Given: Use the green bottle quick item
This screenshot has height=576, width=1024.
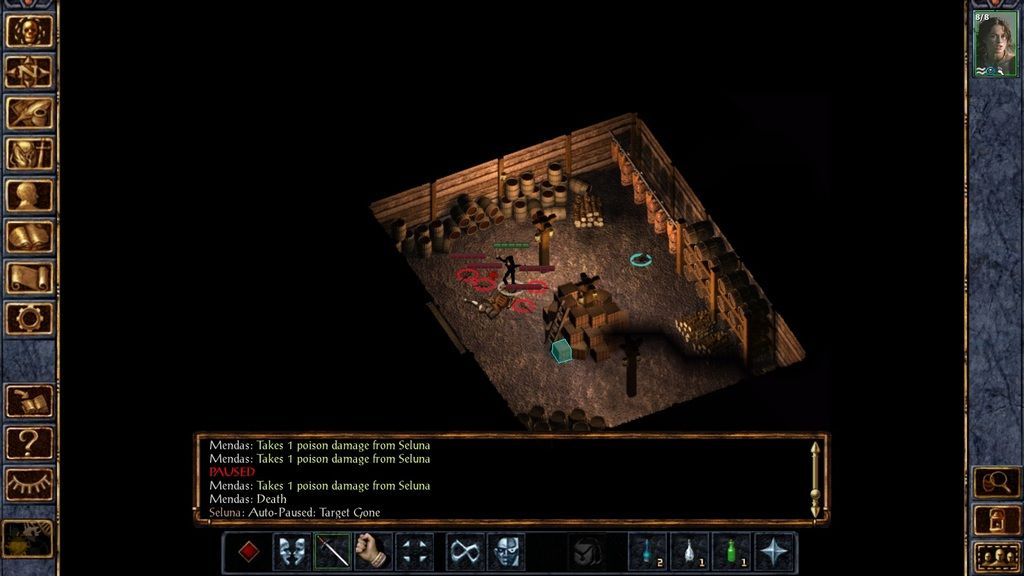Looking at the screenshot, I should click(731, 552).
